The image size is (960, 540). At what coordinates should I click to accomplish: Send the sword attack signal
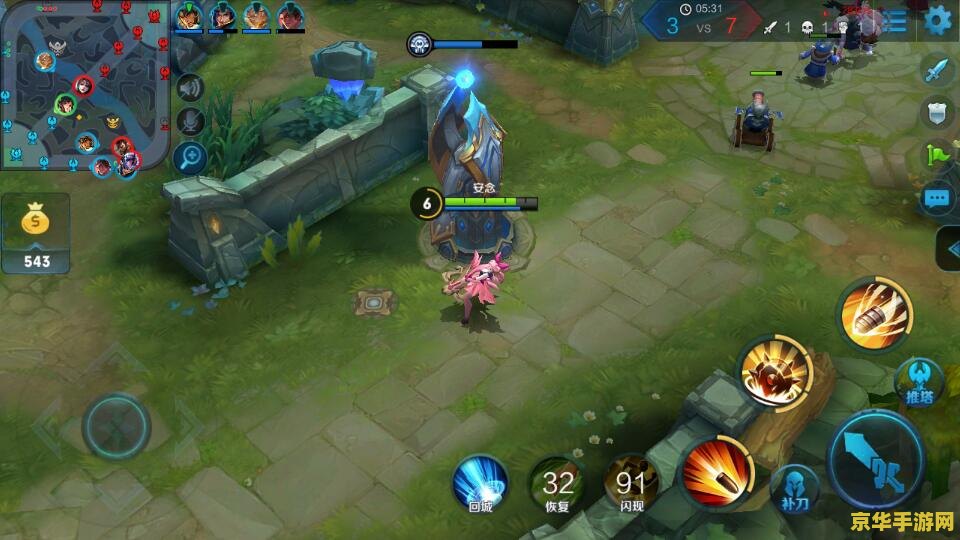[936, 71]
